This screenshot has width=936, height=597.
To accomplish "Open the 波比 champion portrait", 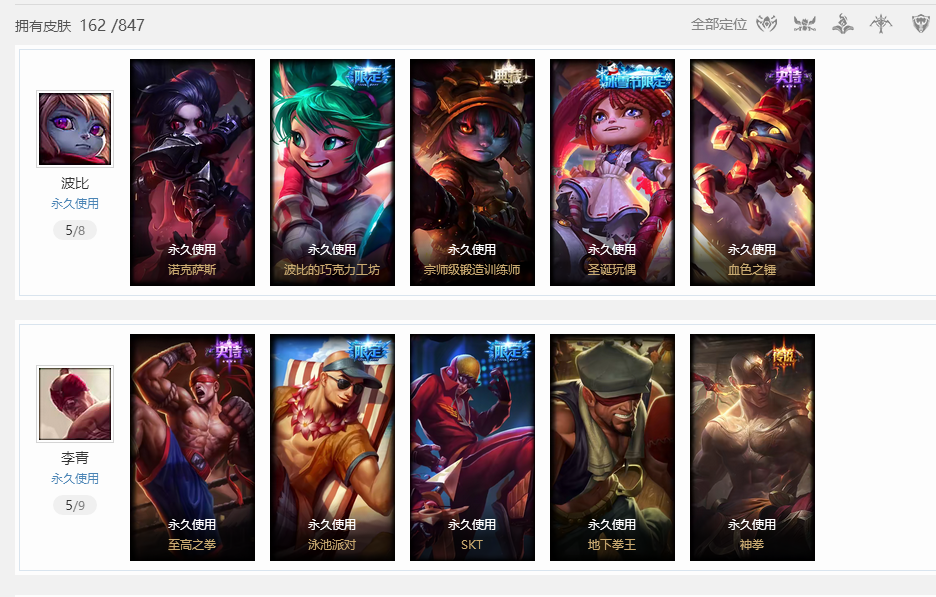I will point(75,129).
